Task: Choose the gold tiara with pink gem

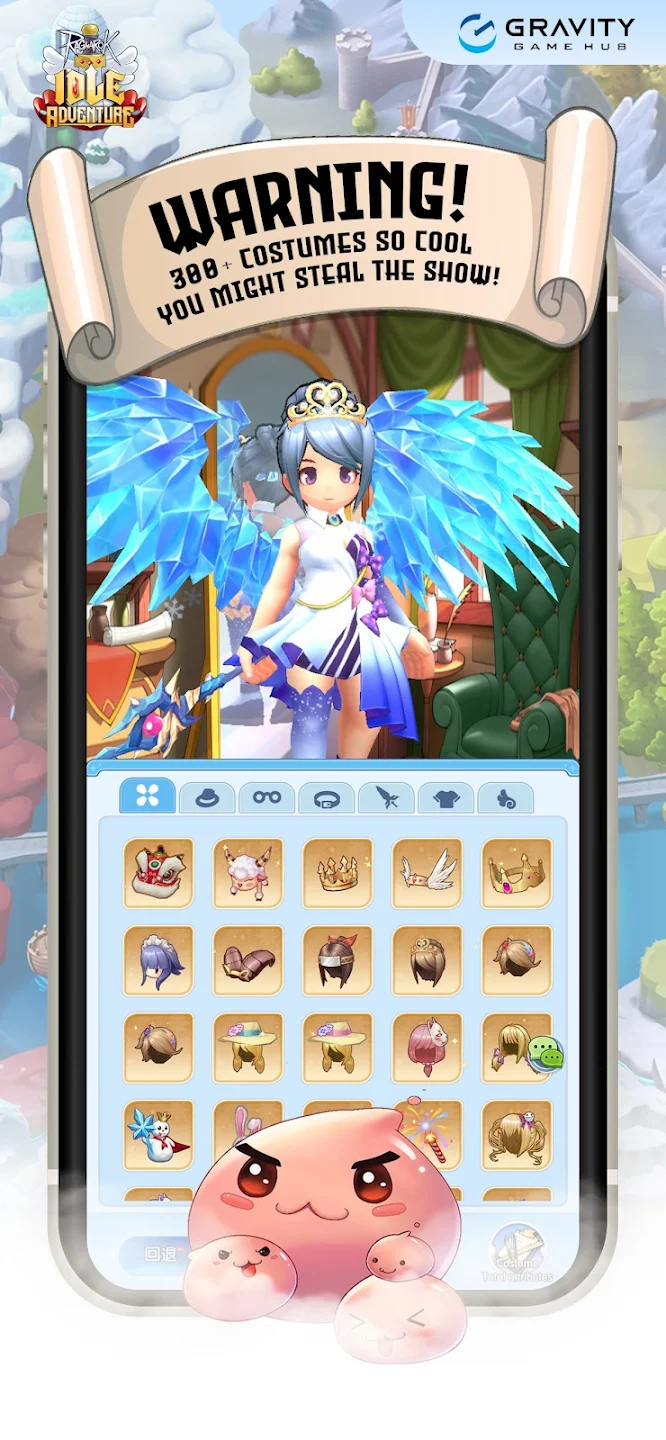Action: [517, 873]
